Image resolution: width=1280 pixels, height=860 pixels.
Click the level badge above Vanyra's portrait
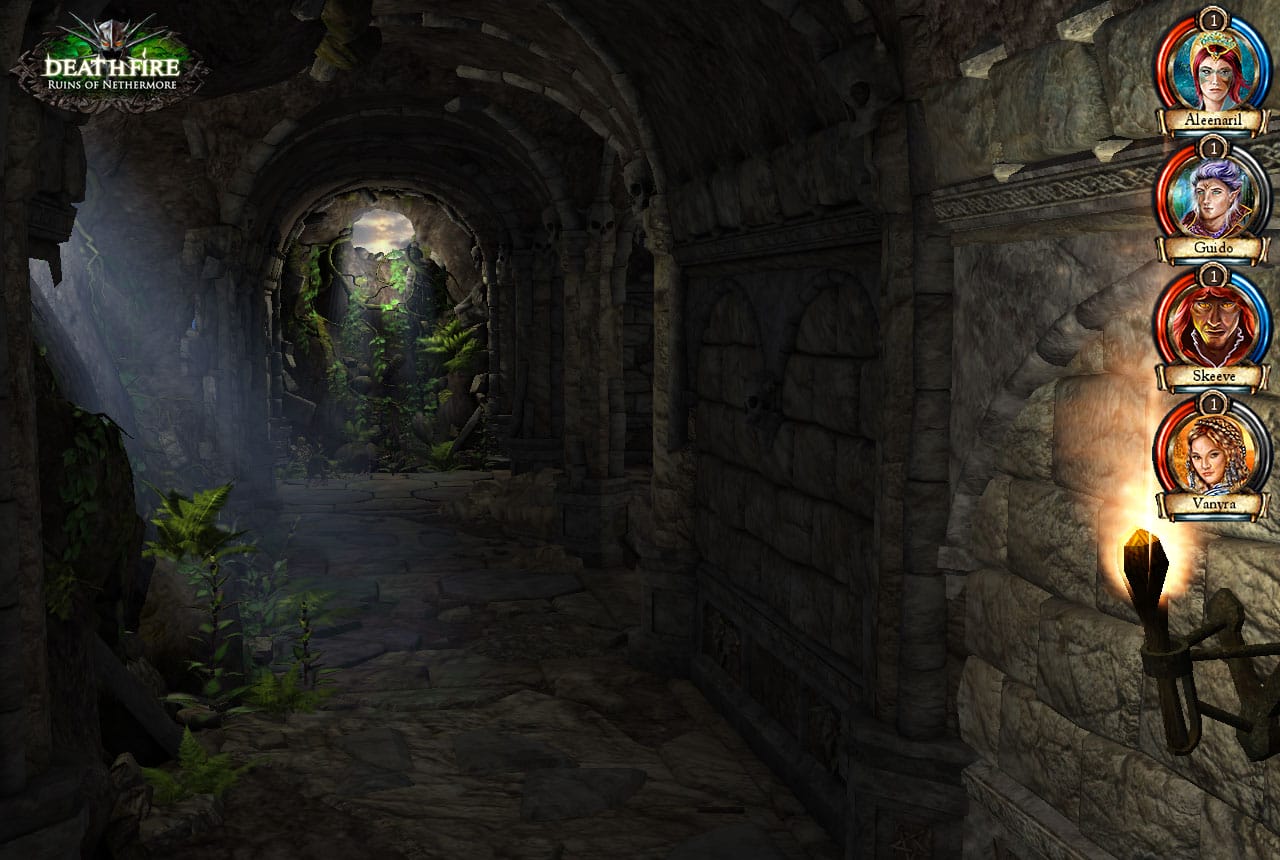[1215, 403]
